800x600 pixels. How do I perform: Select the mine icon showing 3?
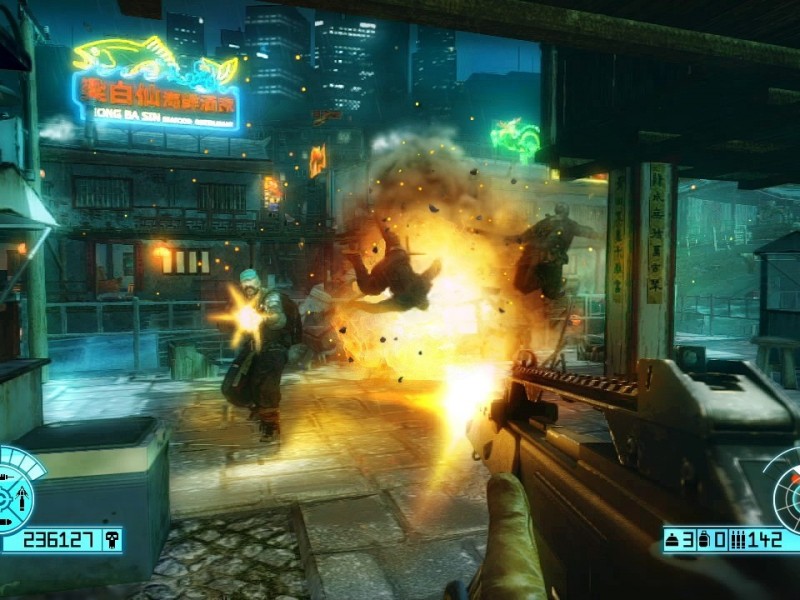pyautogui.click(x=674, y=541)
